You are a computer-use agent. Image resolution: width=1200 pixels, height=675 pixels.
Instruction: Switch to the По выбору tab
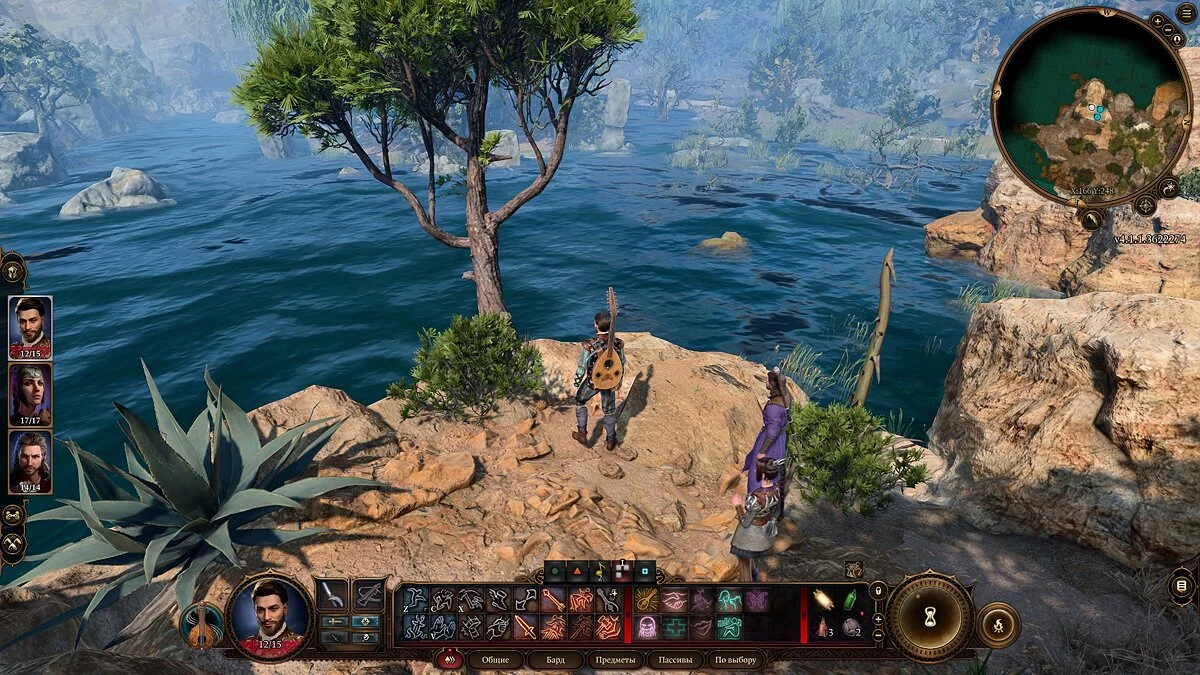coord(736,660)
